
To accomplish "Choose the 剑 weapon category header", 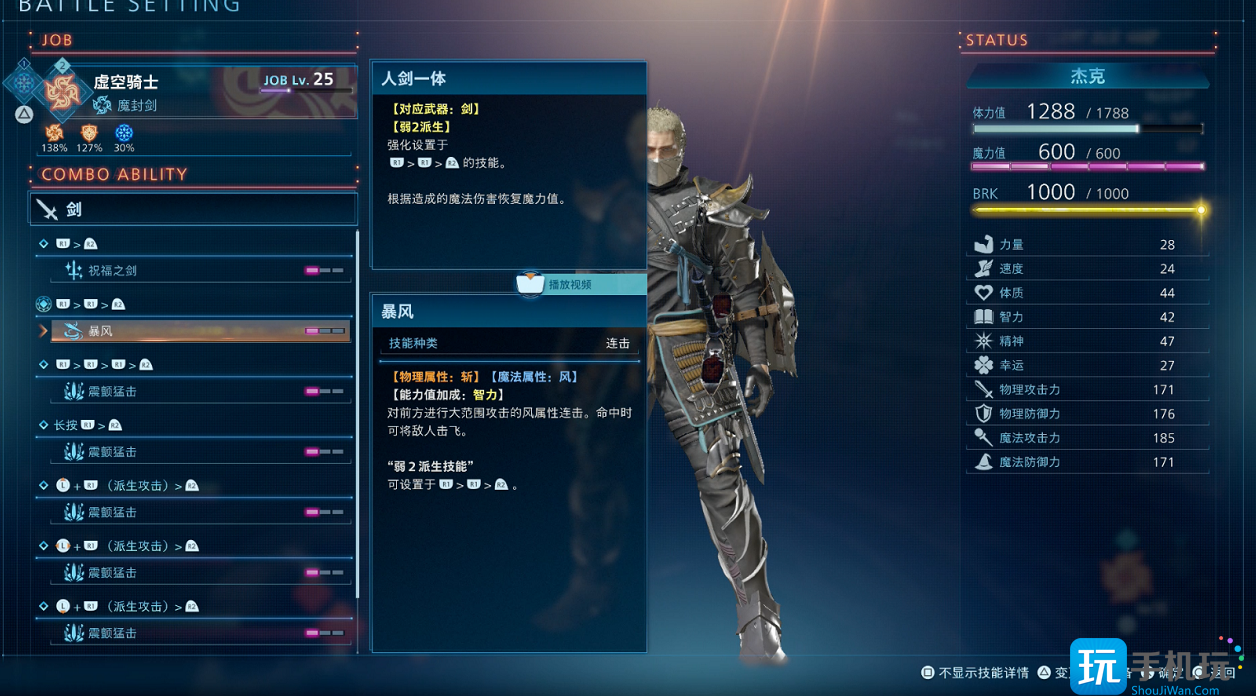I will coord(193,209).
